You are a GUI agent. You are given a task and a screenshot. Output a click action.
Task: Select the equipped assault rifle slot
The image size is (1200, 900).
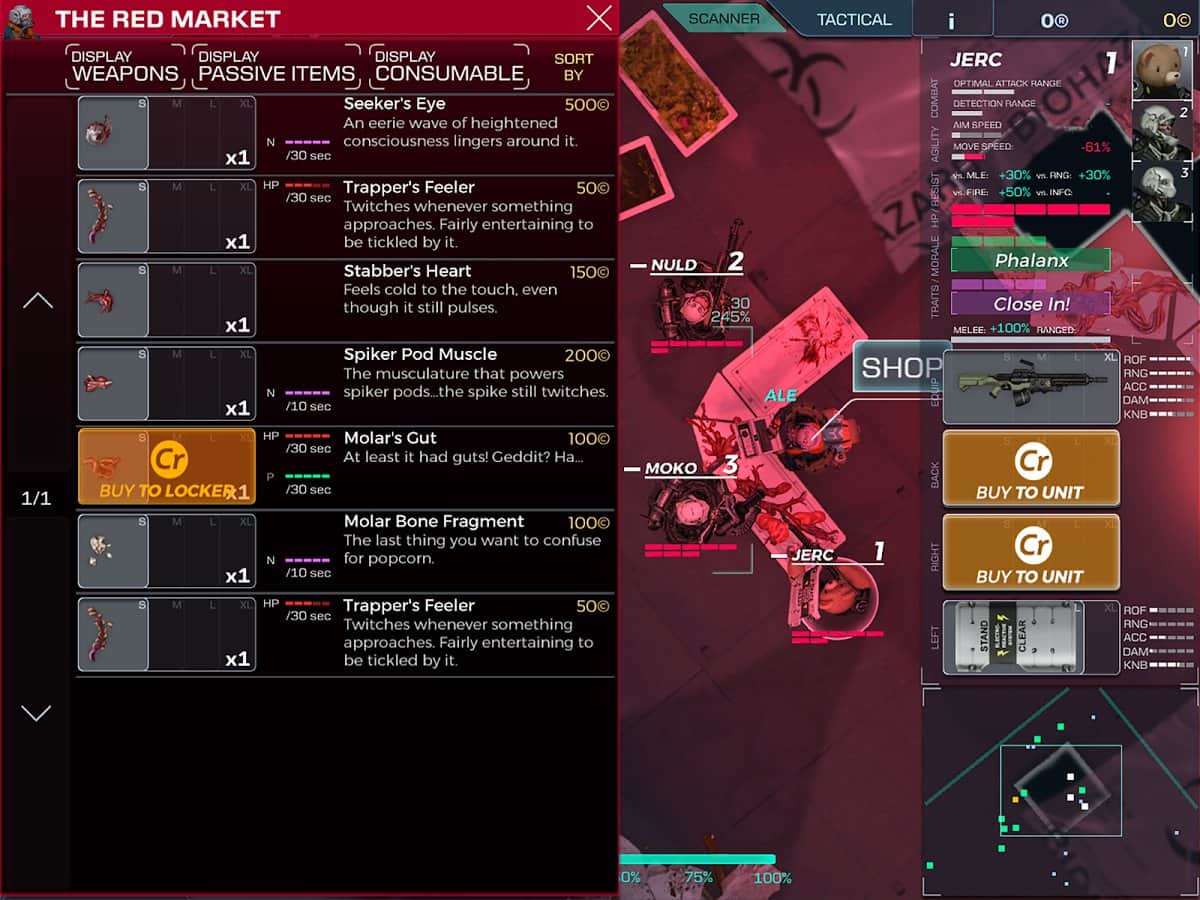coord(1030,387)
